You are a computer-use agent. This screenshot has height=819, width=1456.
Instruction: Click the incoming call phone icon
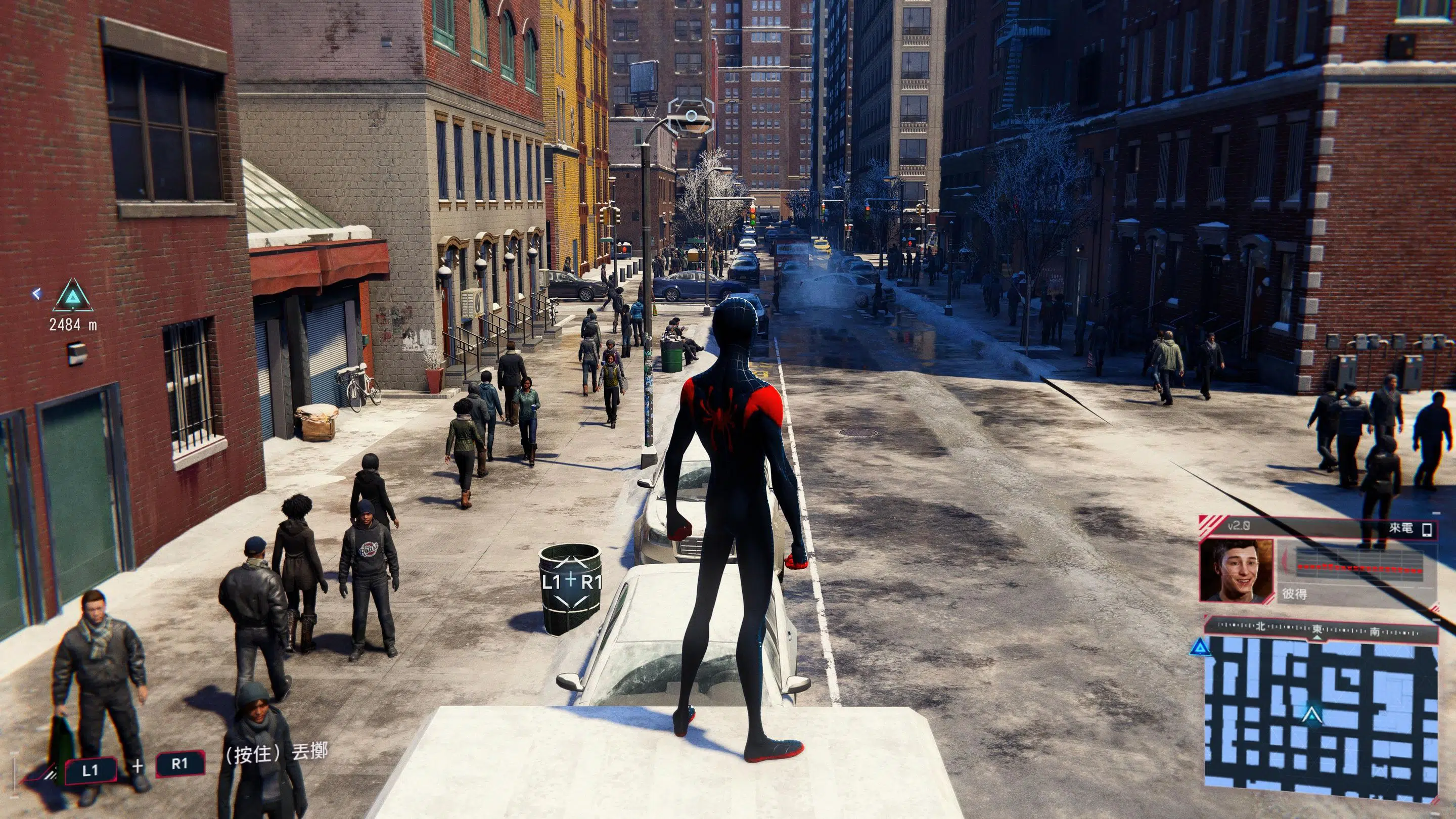tap(1428, 530)
